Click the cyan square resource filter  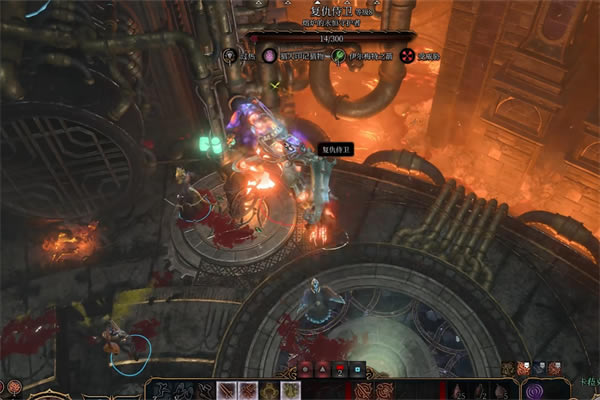[x=358, y=370]
